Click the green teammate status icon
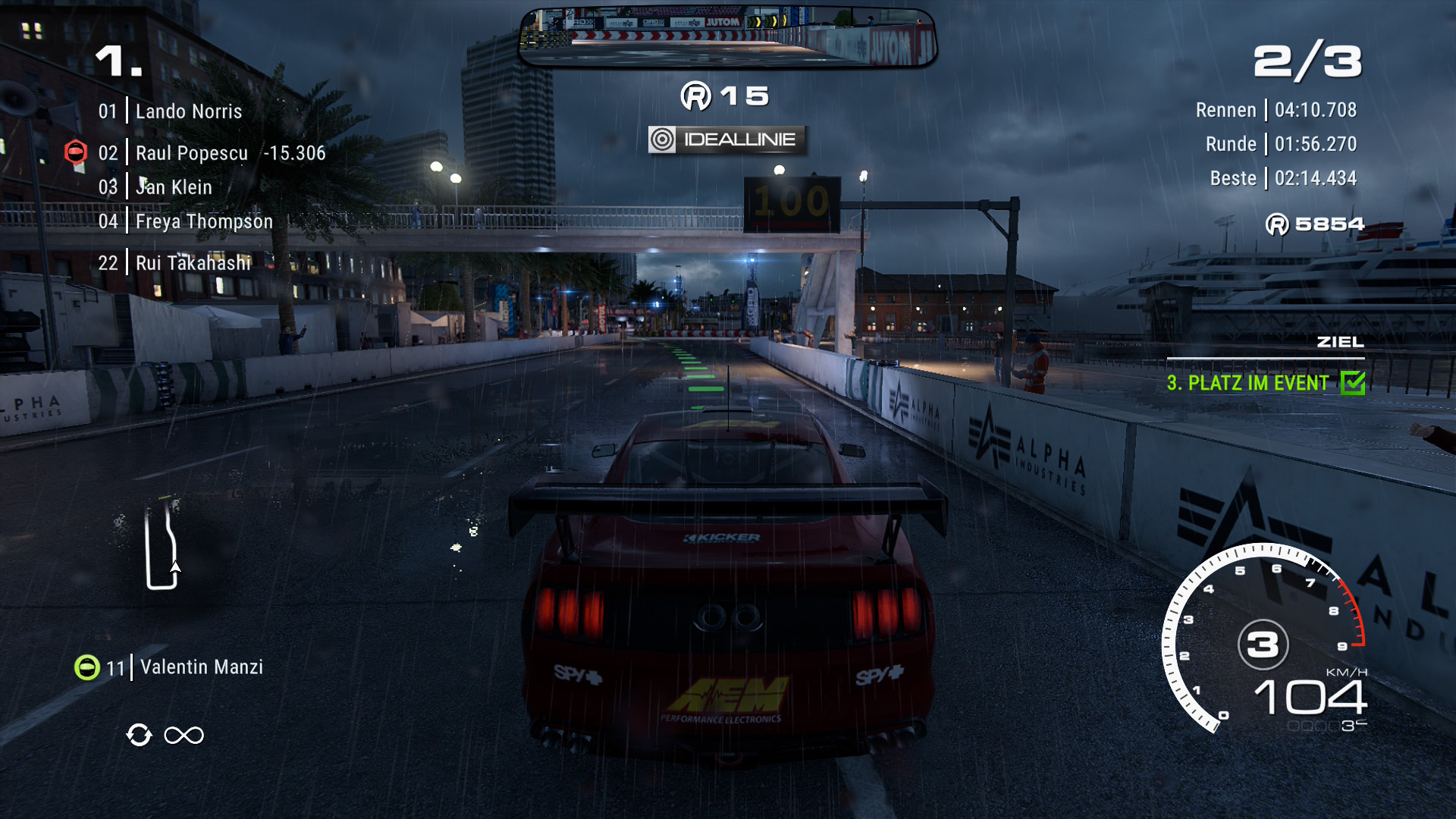Viewport: 1456px width, 819px height. click(87, 667)
